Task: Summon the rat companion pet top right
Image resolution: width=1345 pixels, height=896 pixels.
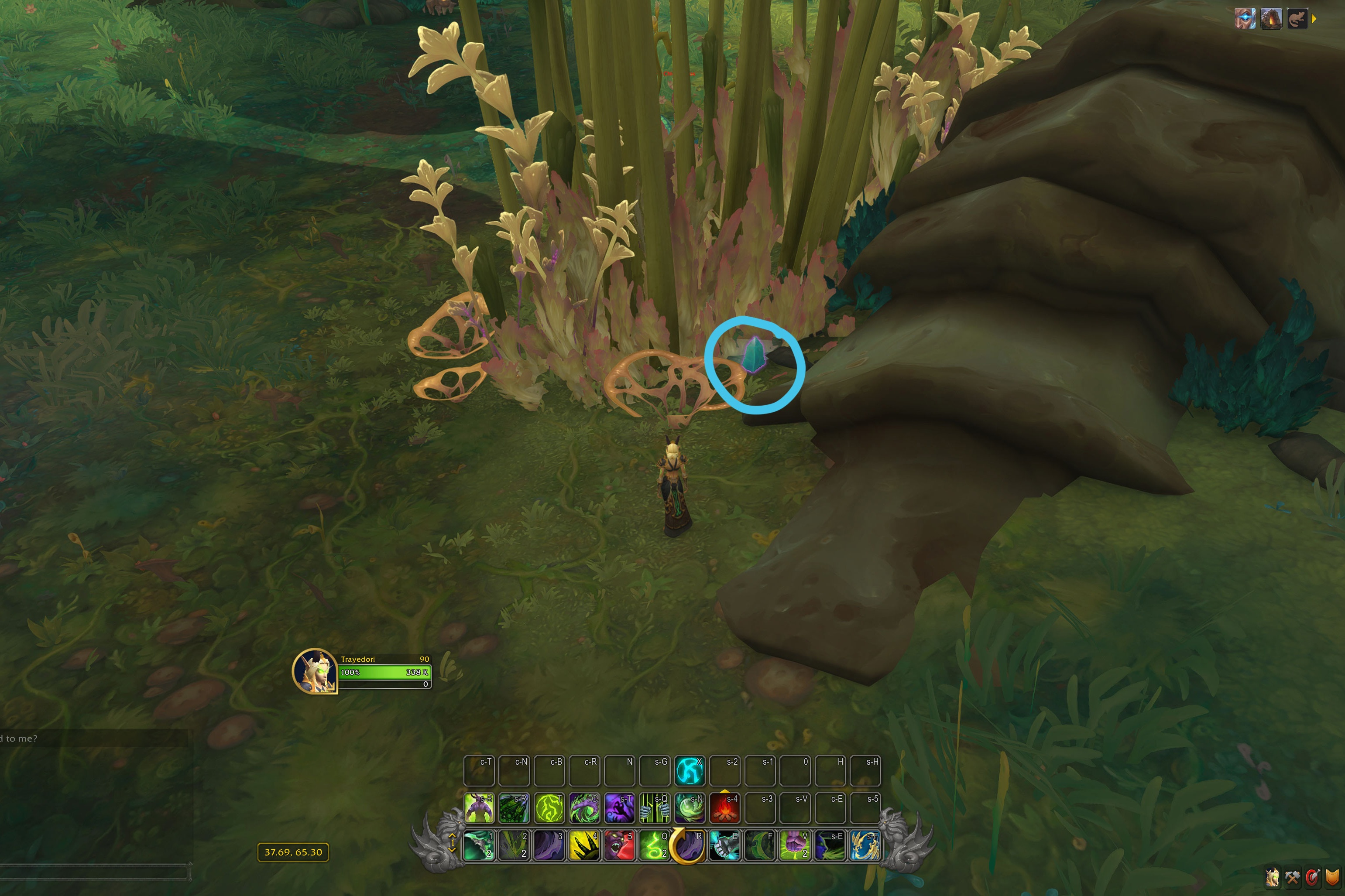Action: click(1297, 19)
